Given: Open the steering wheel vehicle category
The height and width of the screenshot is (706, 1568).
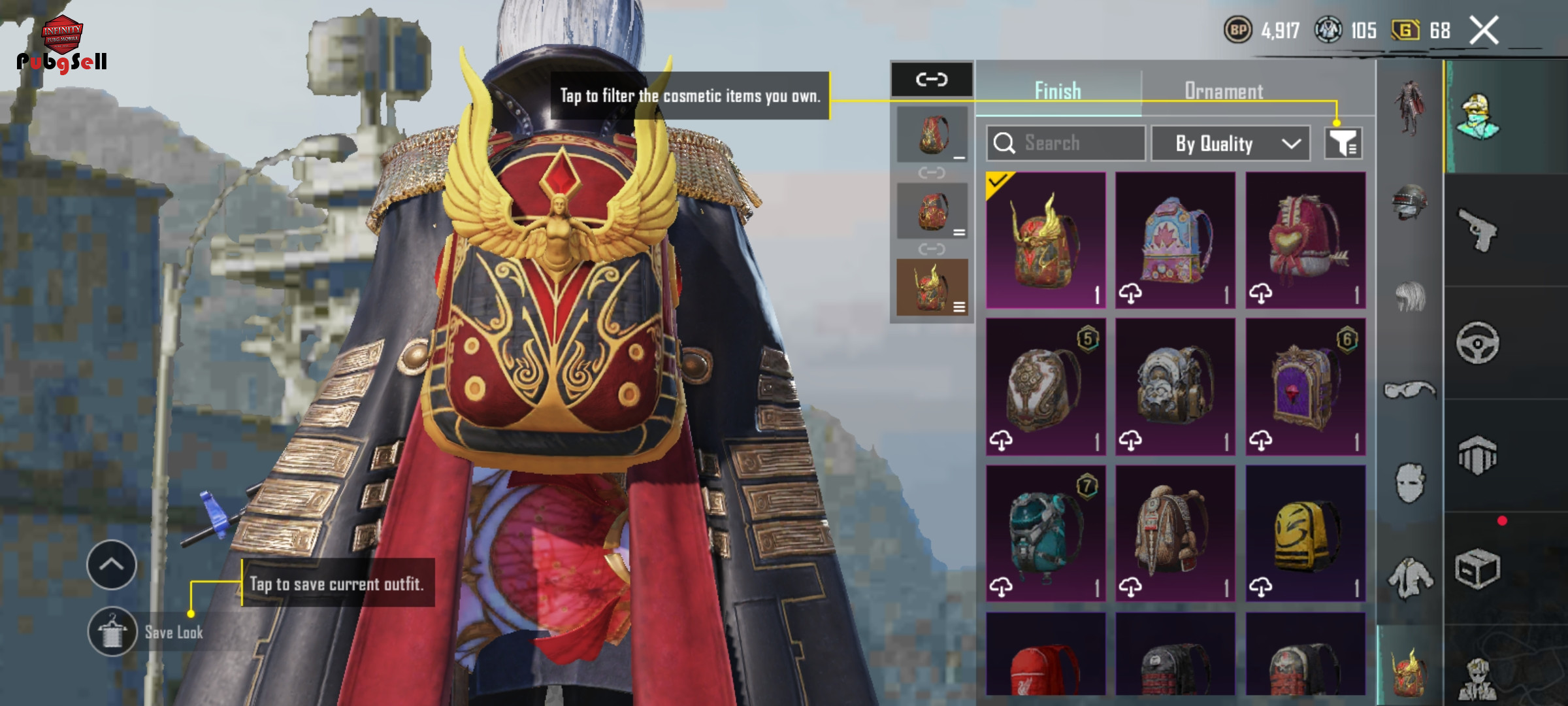Looking at the screenshot, I should pyautogui.click(x=1478, y=343).
